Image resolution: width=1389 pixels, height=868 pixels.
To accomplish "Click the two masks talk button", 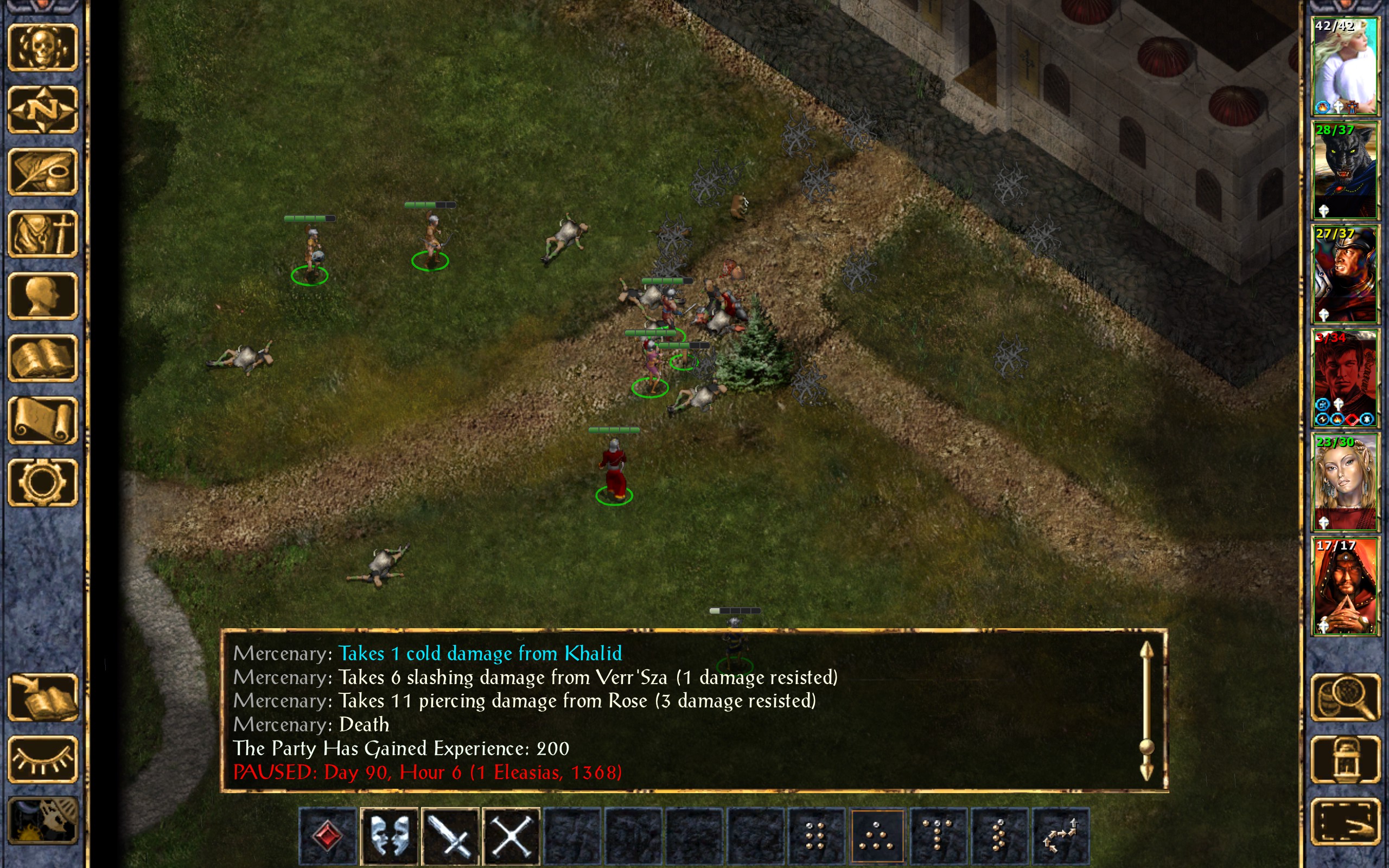I will (389, 835).
